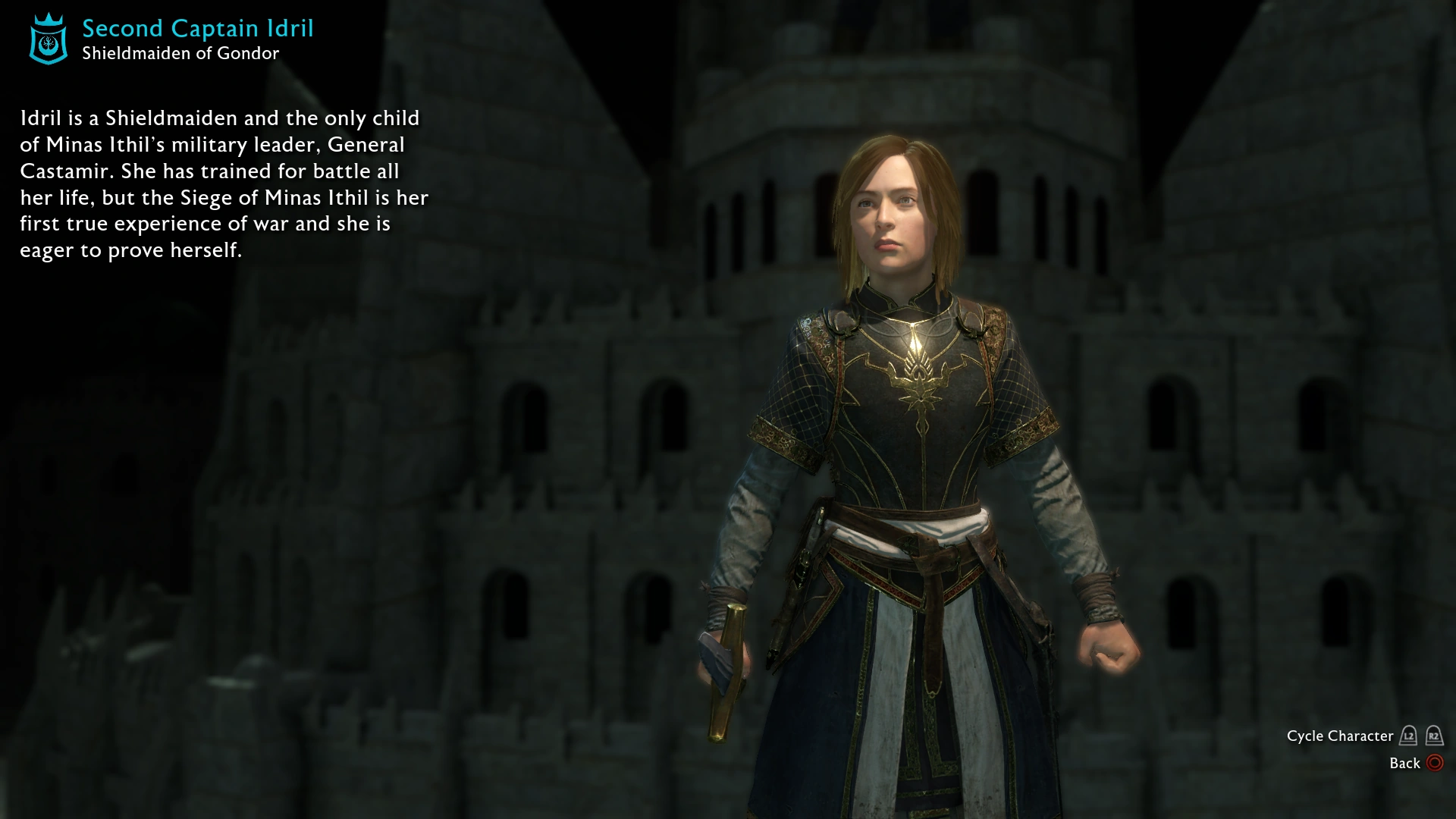The height and width of the screenshot is (819, 1456).
Task: Click the red circle Back button icon
Action: click(1433, 764)
